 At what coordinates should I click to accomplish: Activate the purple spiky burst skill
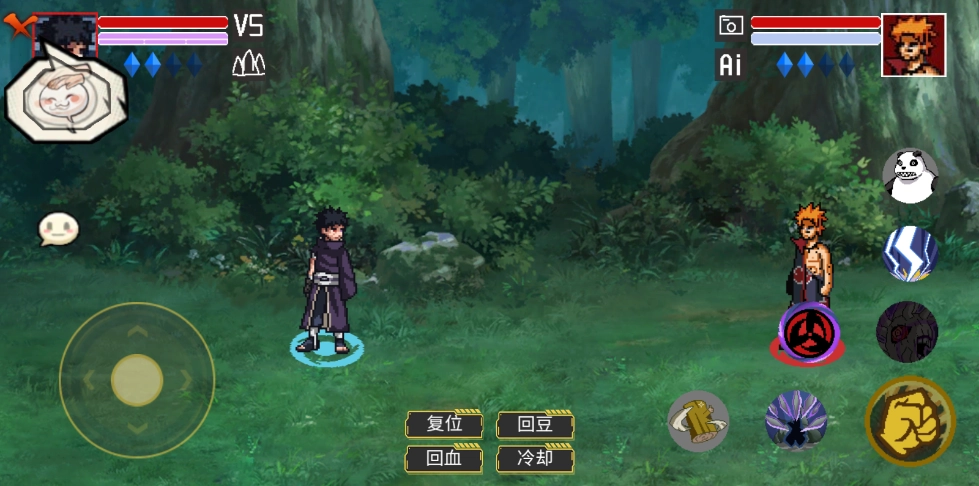click(x=796, y=420)
